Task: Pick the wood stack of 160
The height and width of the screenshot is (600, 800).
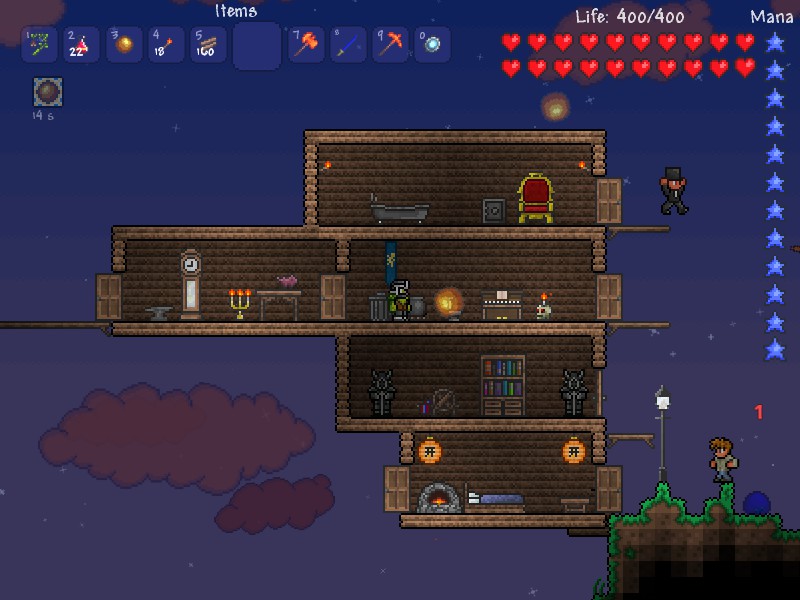Action: (209, 45)
